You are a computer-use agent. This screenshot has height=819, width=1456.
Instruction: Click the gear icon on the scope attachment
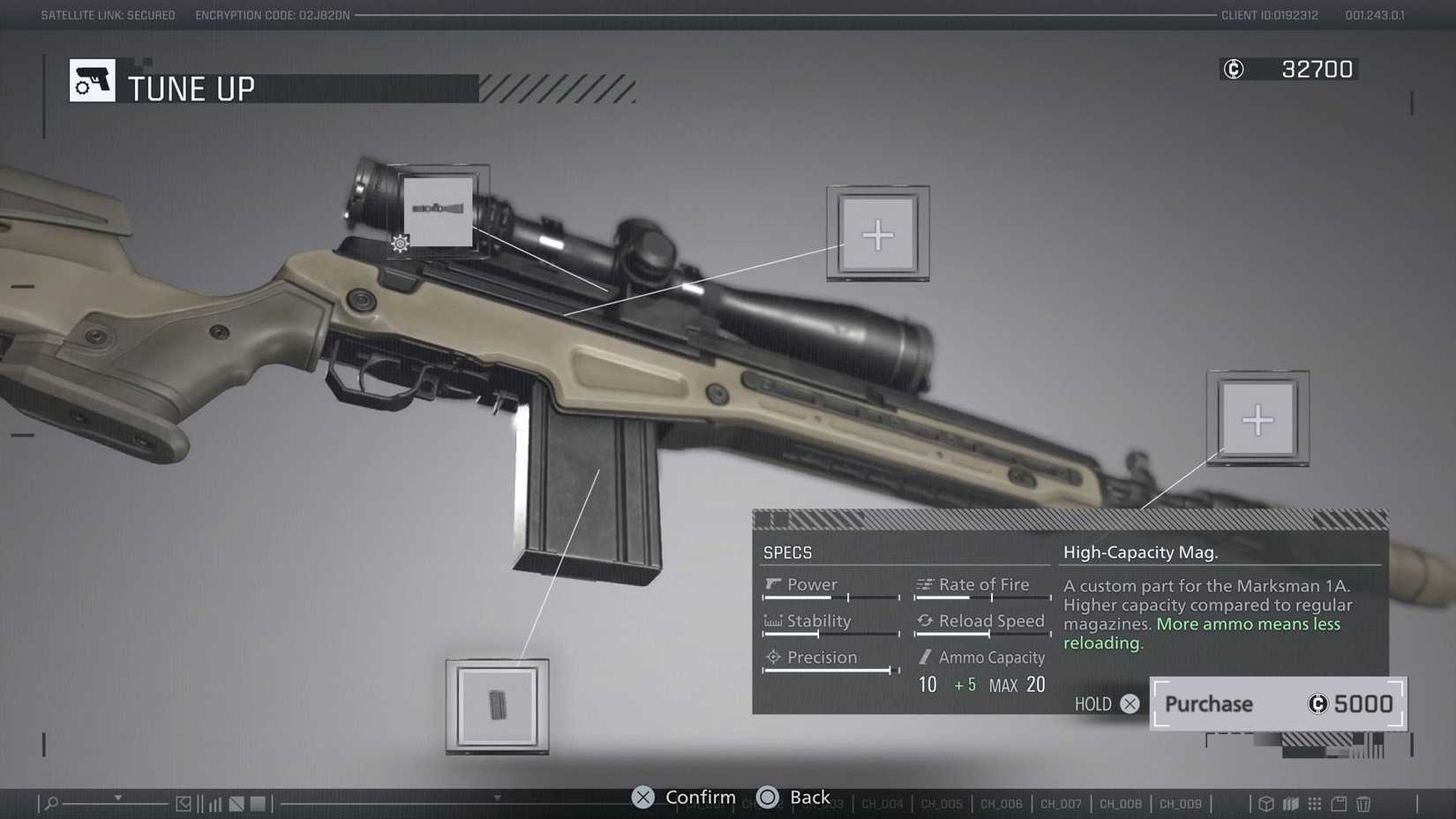point(399,243)
